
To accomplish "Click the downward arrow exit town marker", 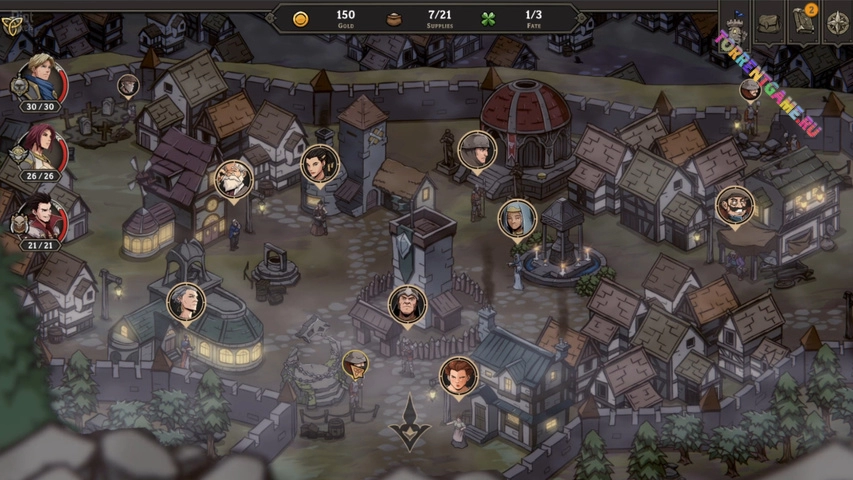I will (x=409, y=423).
